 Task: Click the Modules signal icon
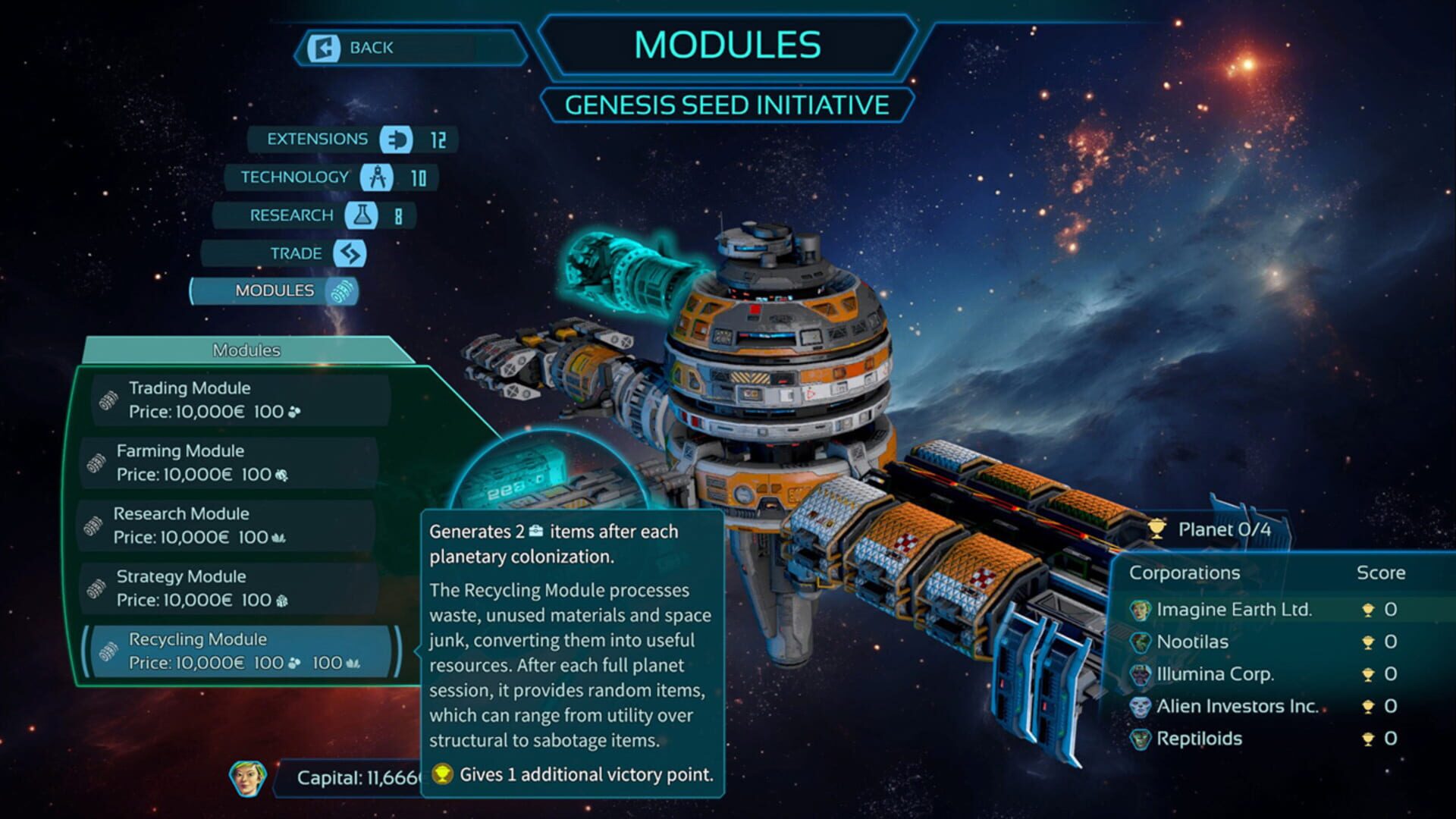tap(340, 290)
